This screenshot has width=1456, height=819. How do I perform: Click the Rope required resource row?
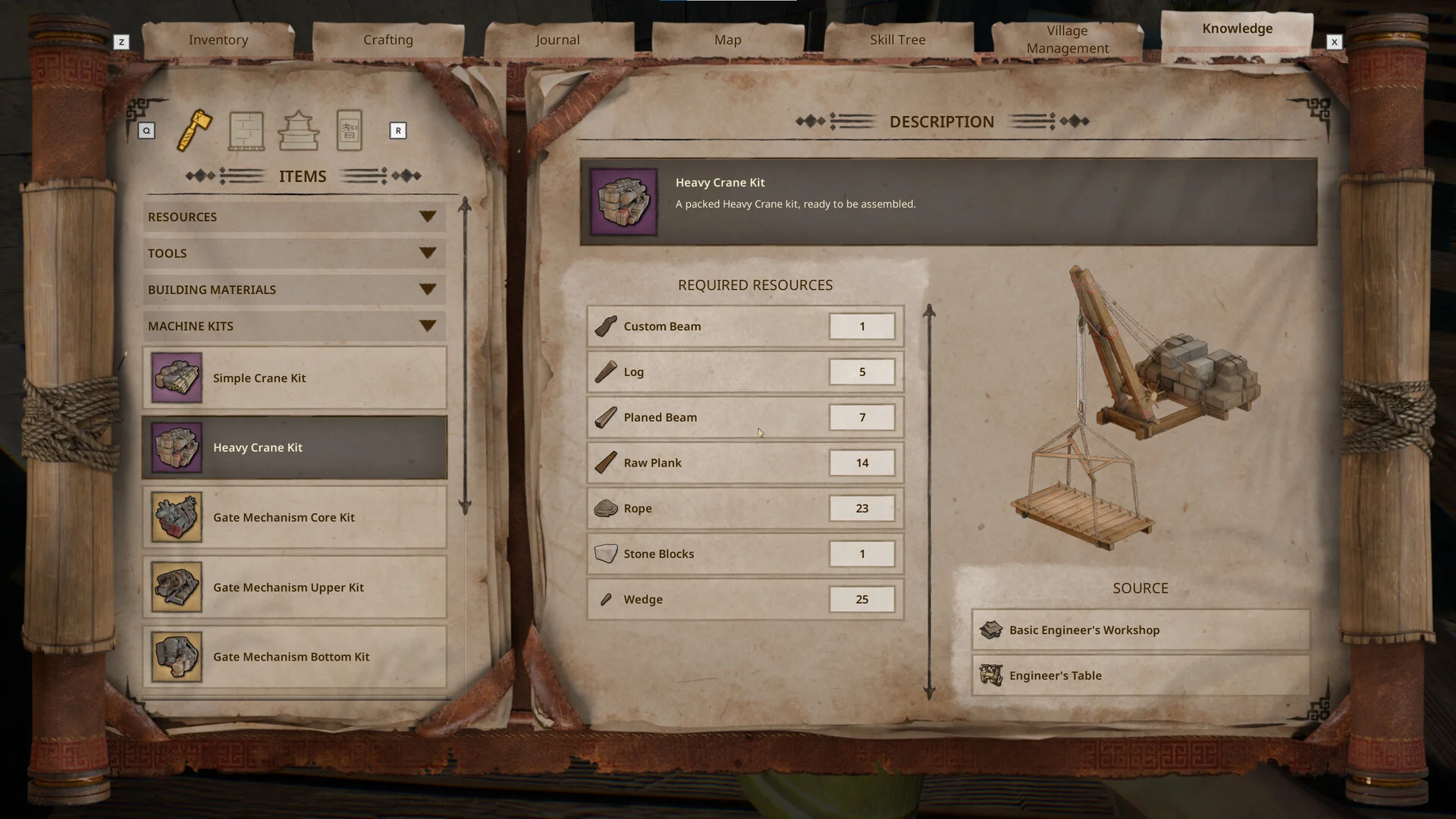coord(745,508)
